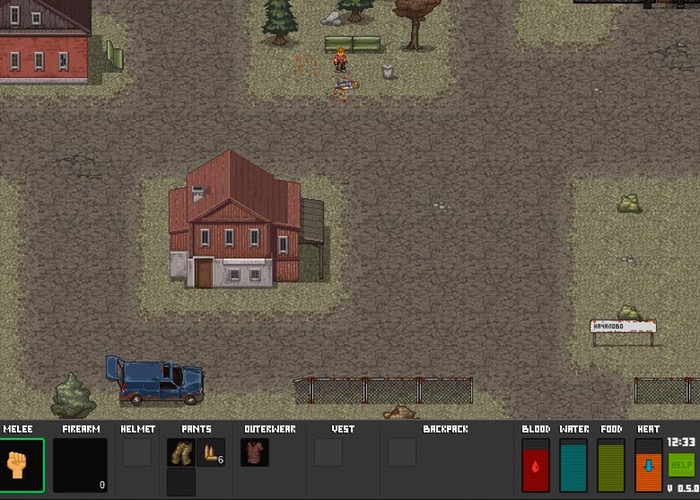
Task: Select the equipped pants item
Action: coord(181,453)
